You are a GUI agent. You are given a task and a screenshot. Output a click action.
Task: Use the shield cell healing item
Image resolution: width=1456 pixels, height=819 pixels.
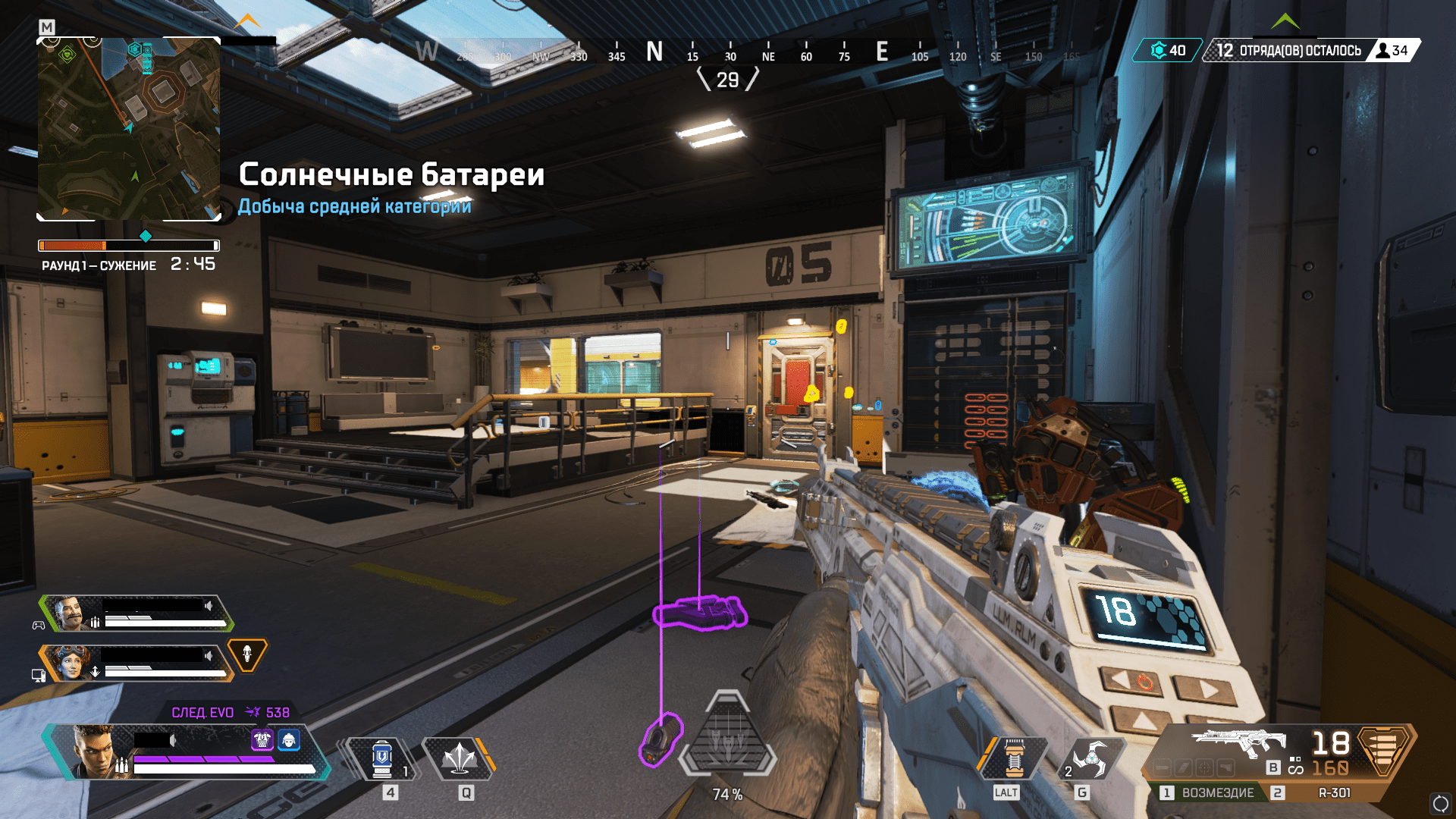[382, 759]
